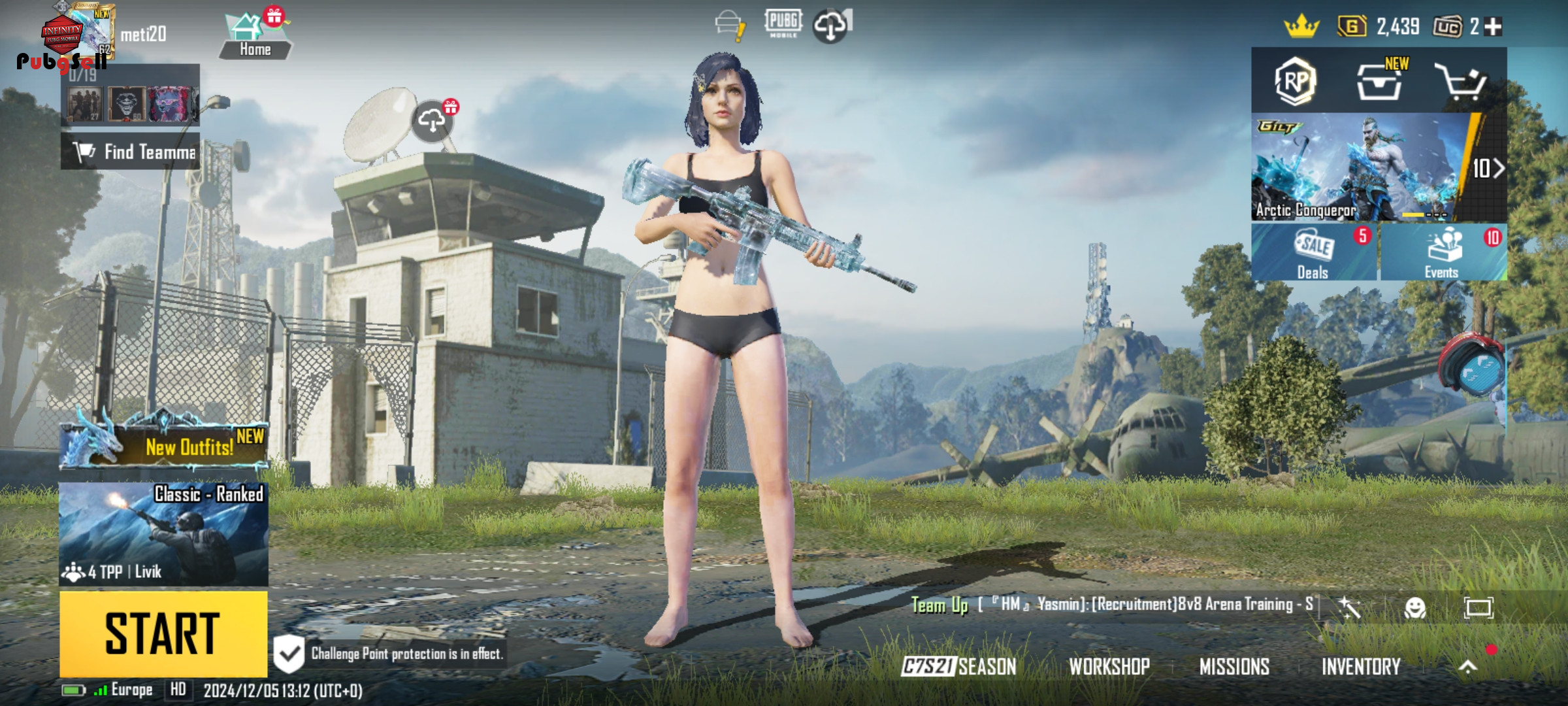Open the Missions menu

tap(1234, 666)
